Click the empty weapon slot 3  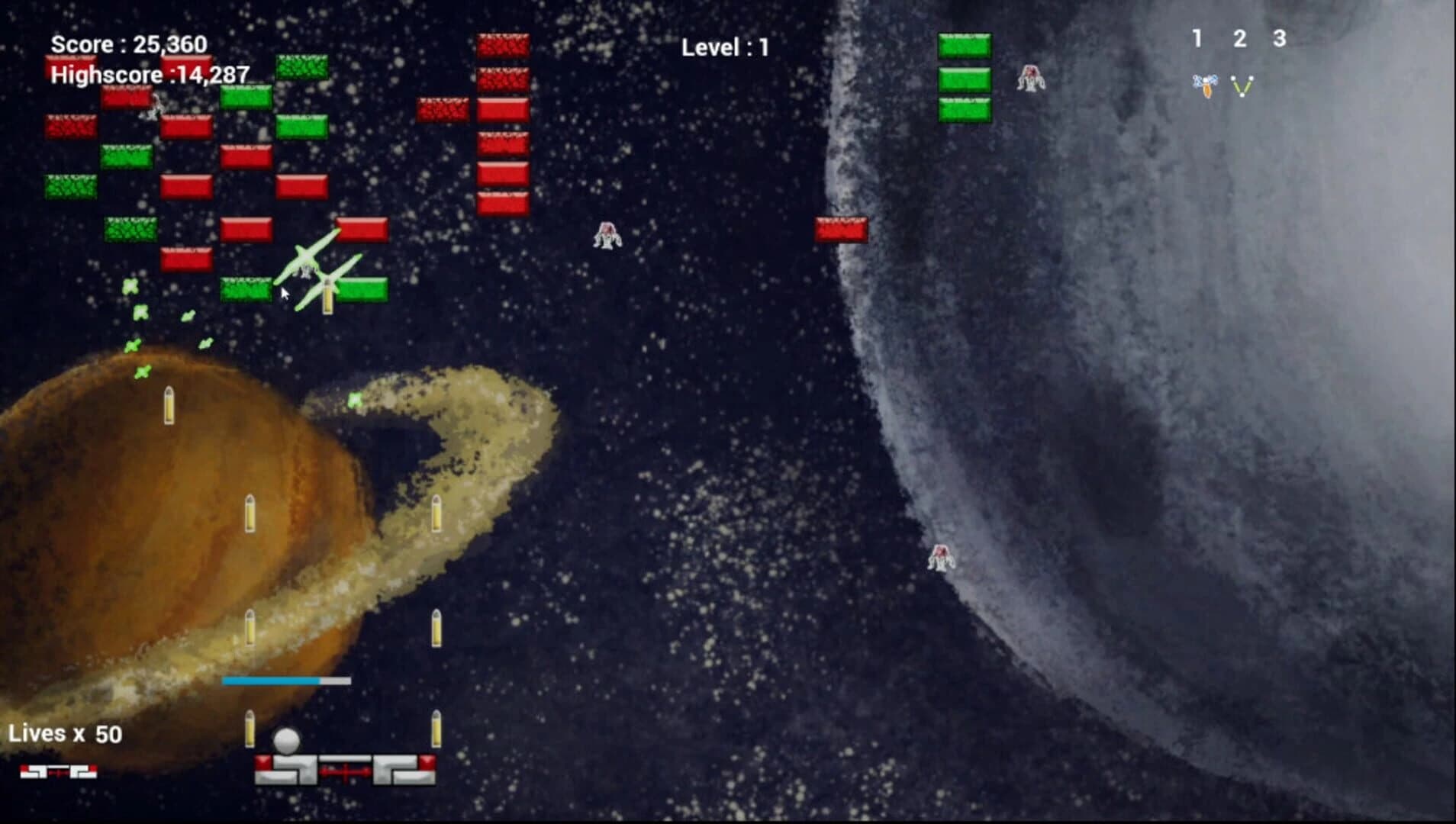[x=1280, y=85]
